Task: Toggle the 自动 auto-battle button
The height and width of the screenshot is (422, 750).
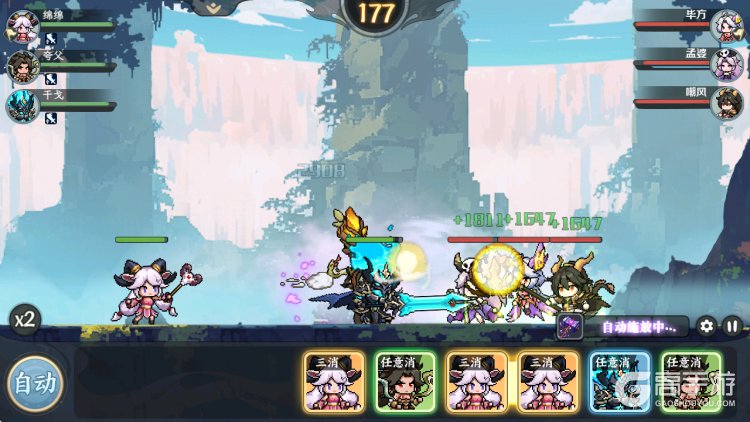Action: point(35,382)
